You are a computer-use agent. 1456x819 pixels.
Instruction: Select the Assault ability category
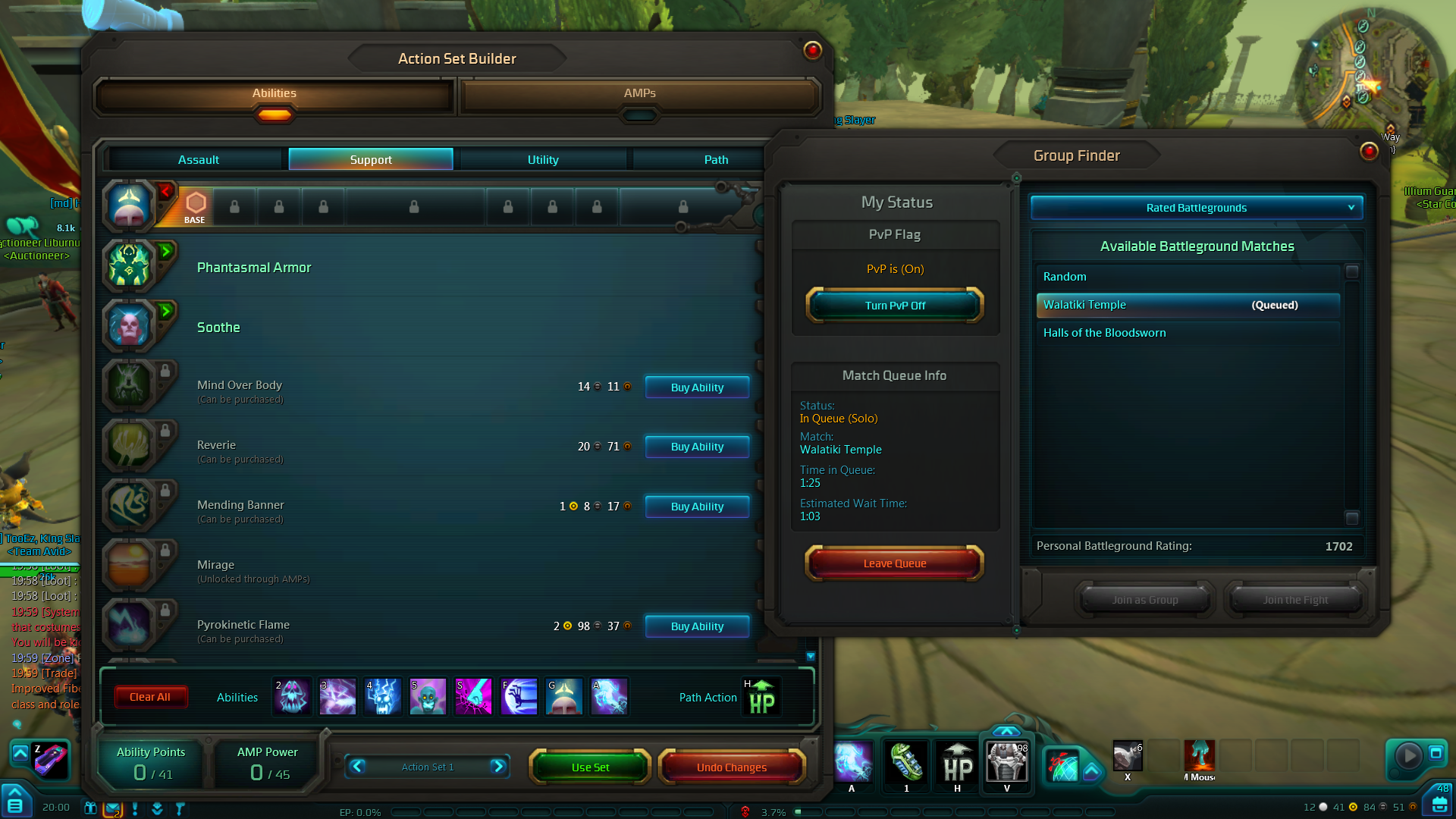(x=198, y=159)
